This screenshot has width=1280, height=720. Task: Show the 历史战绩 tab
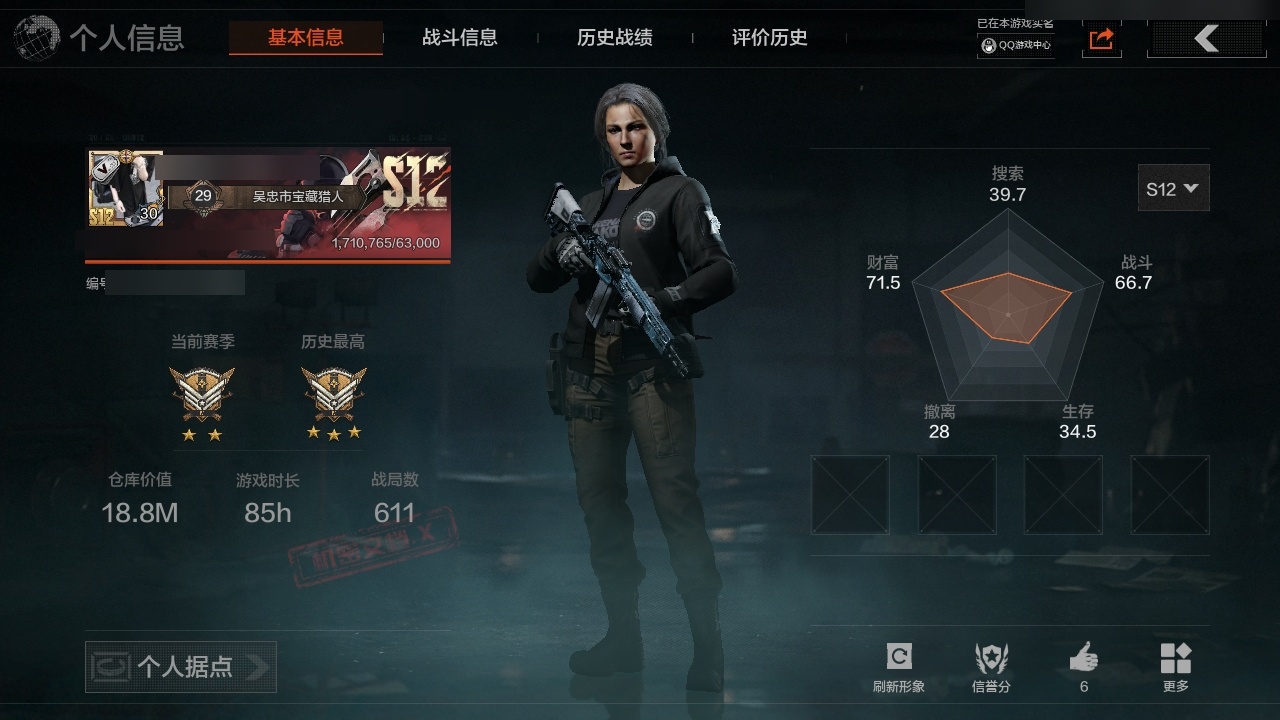[x=615, y=38]
